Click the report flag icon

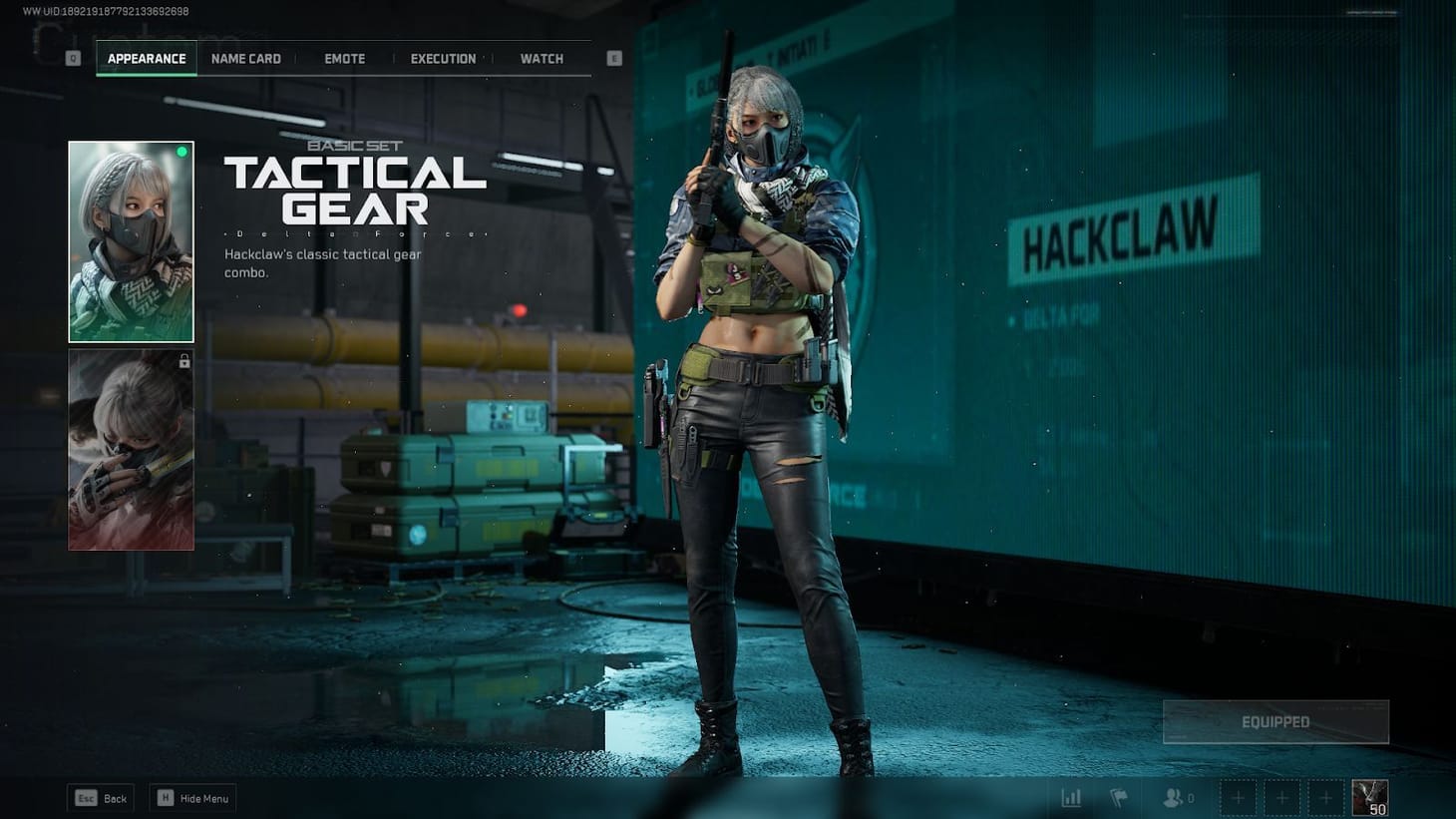click(x=1119, y=797)
